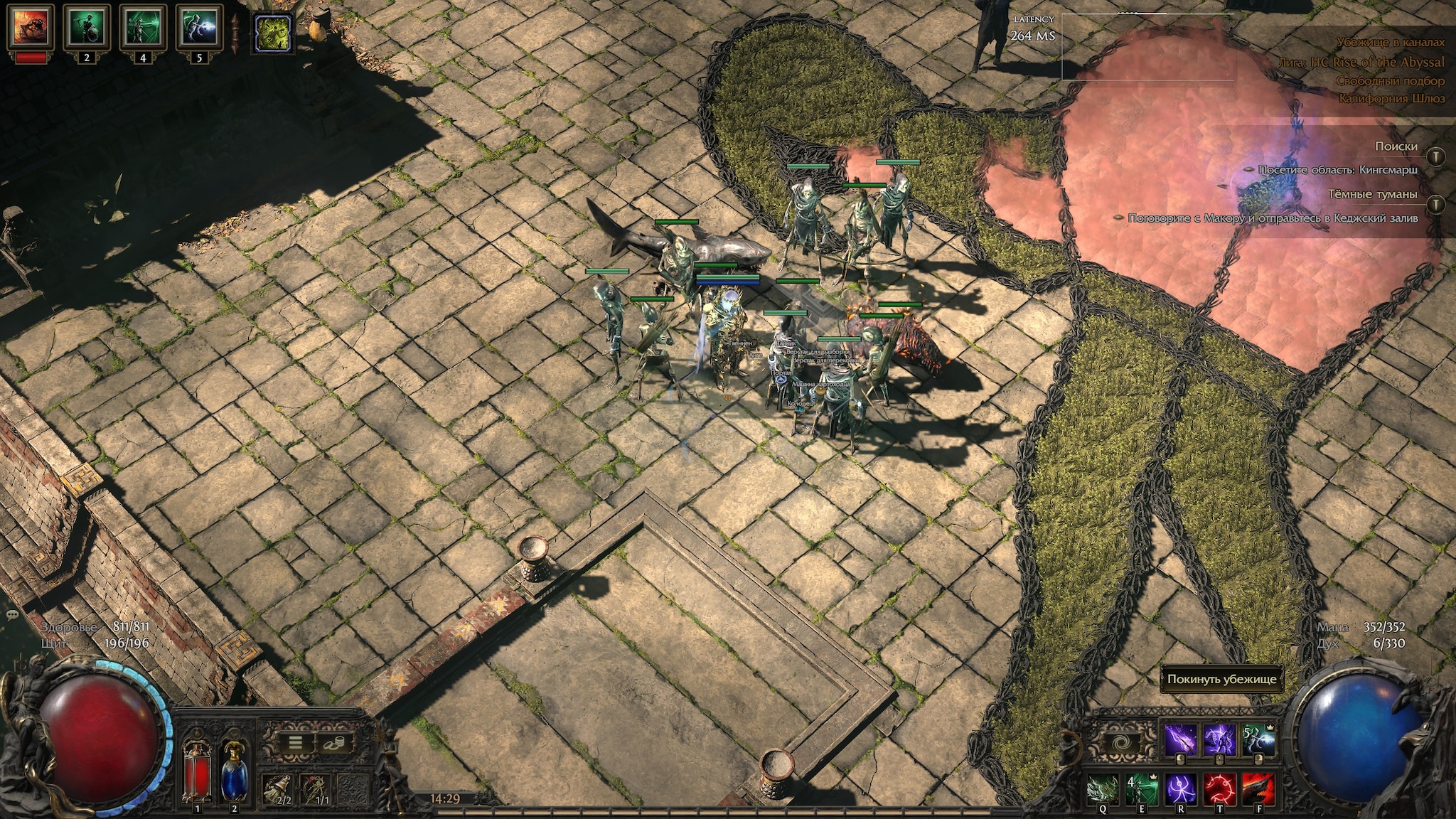Activate the green bone spikes skill on Q
Screen dimensions: 1456x819
tap(1103, 788)
